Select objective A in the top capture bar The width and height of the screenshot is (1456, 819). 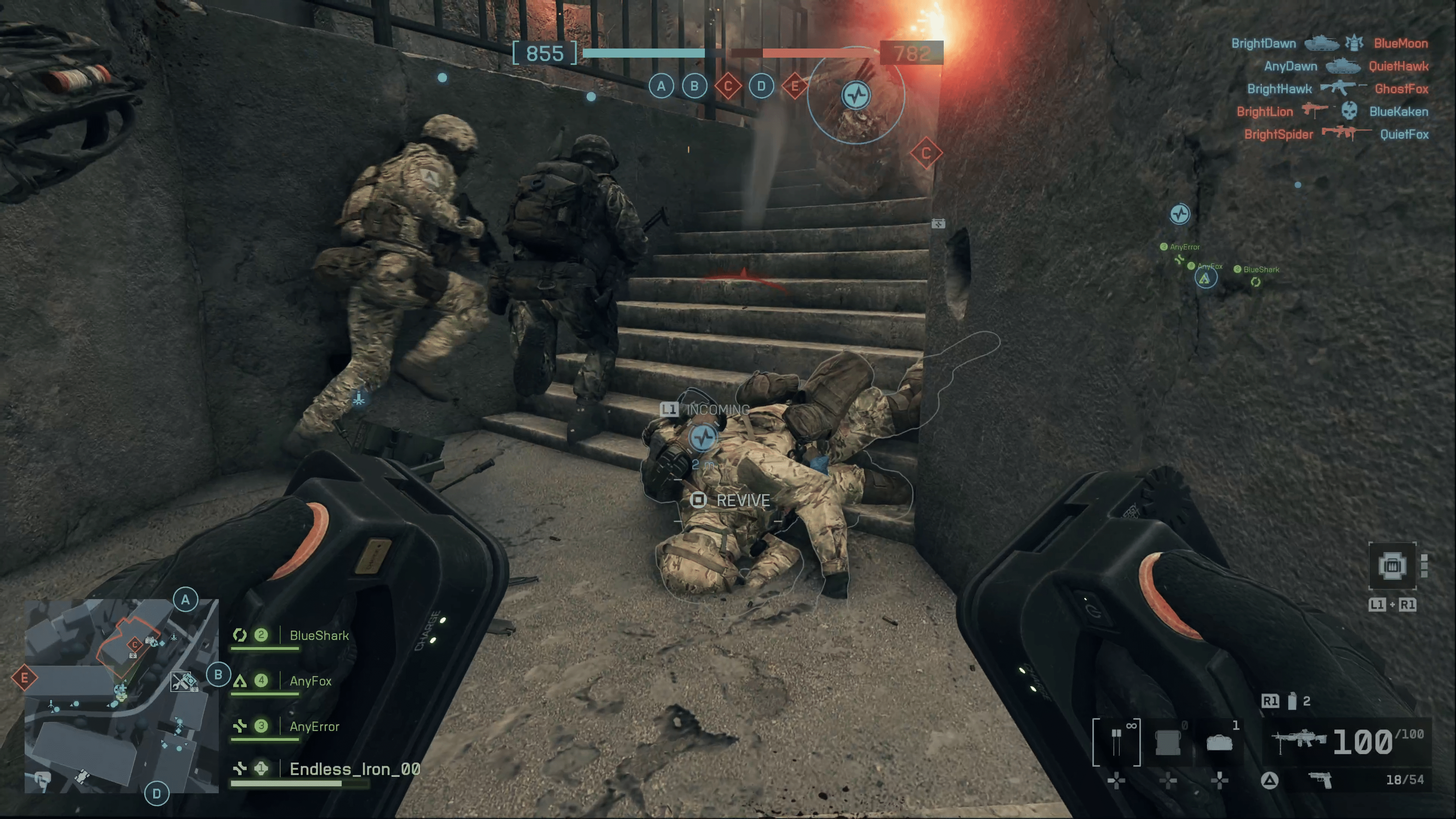pyautogui.click(x=661, y=86)
